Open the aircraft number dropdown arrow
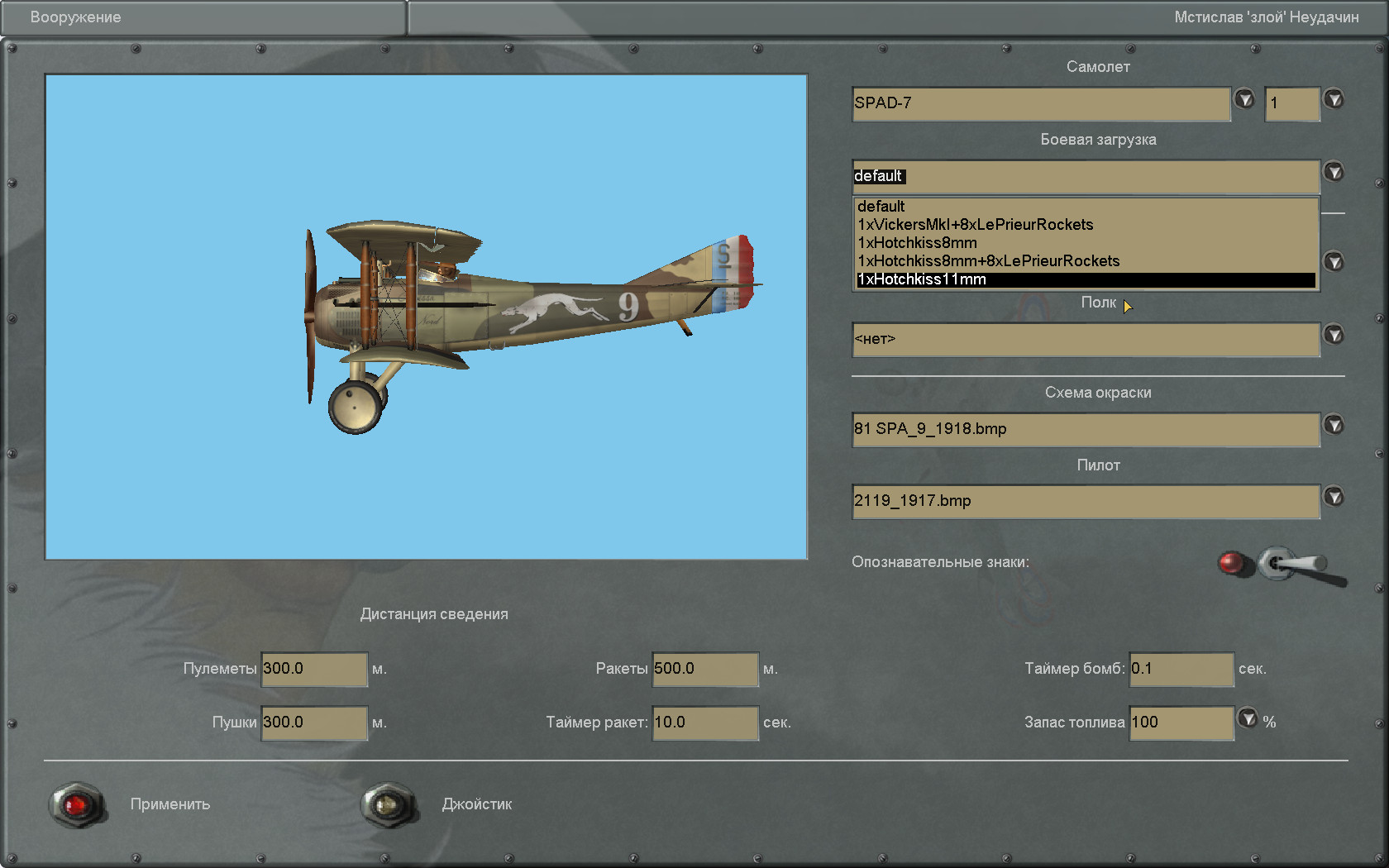This screenshot has height=868, width=1389. (x=1334, y=99)
